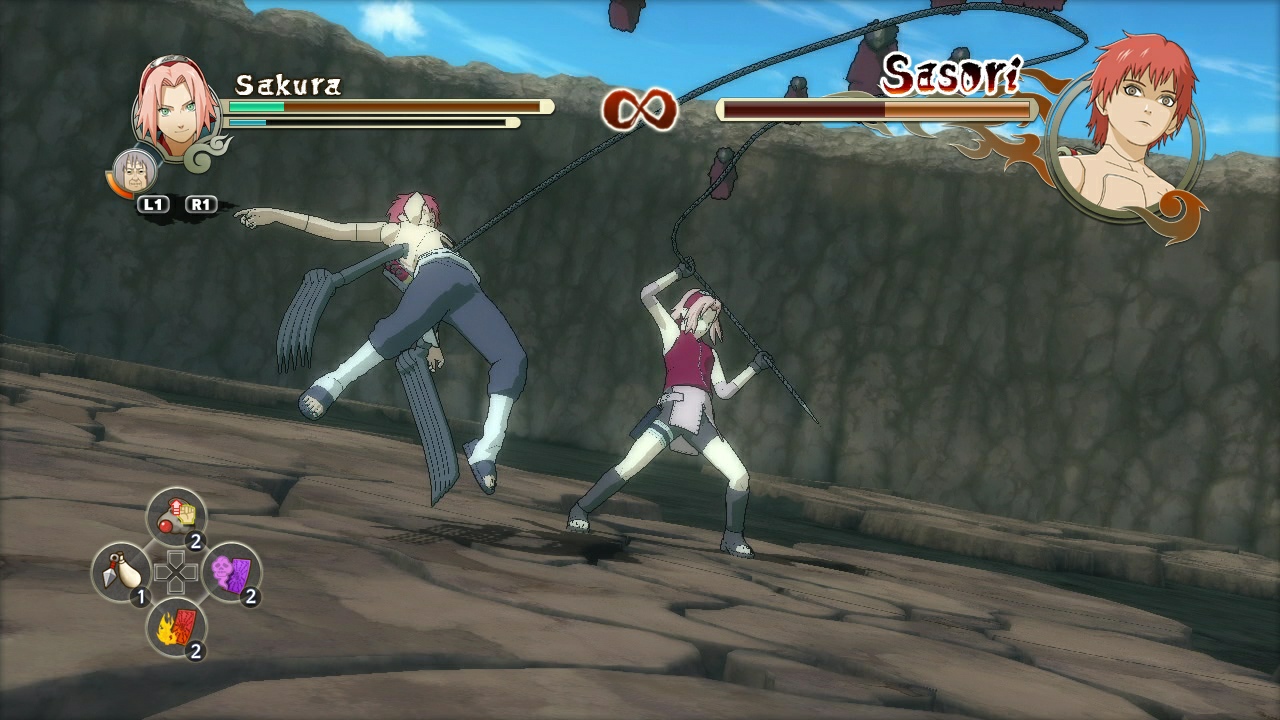
Task: Click the name label reading Sasori
Action: coord(950,74)
